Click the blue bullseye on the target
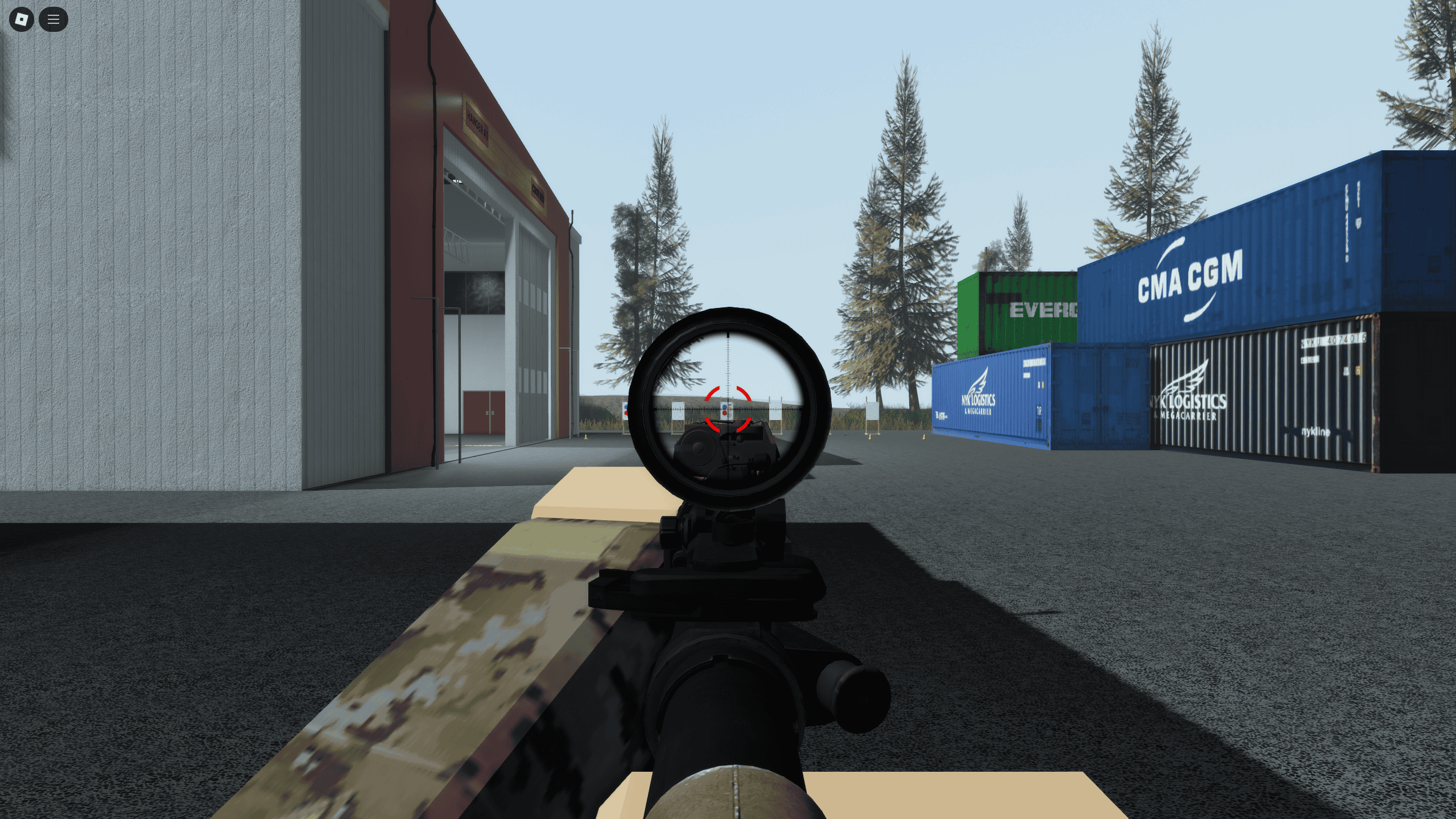The image size is (1456, 819). click(x=724, y=406)
